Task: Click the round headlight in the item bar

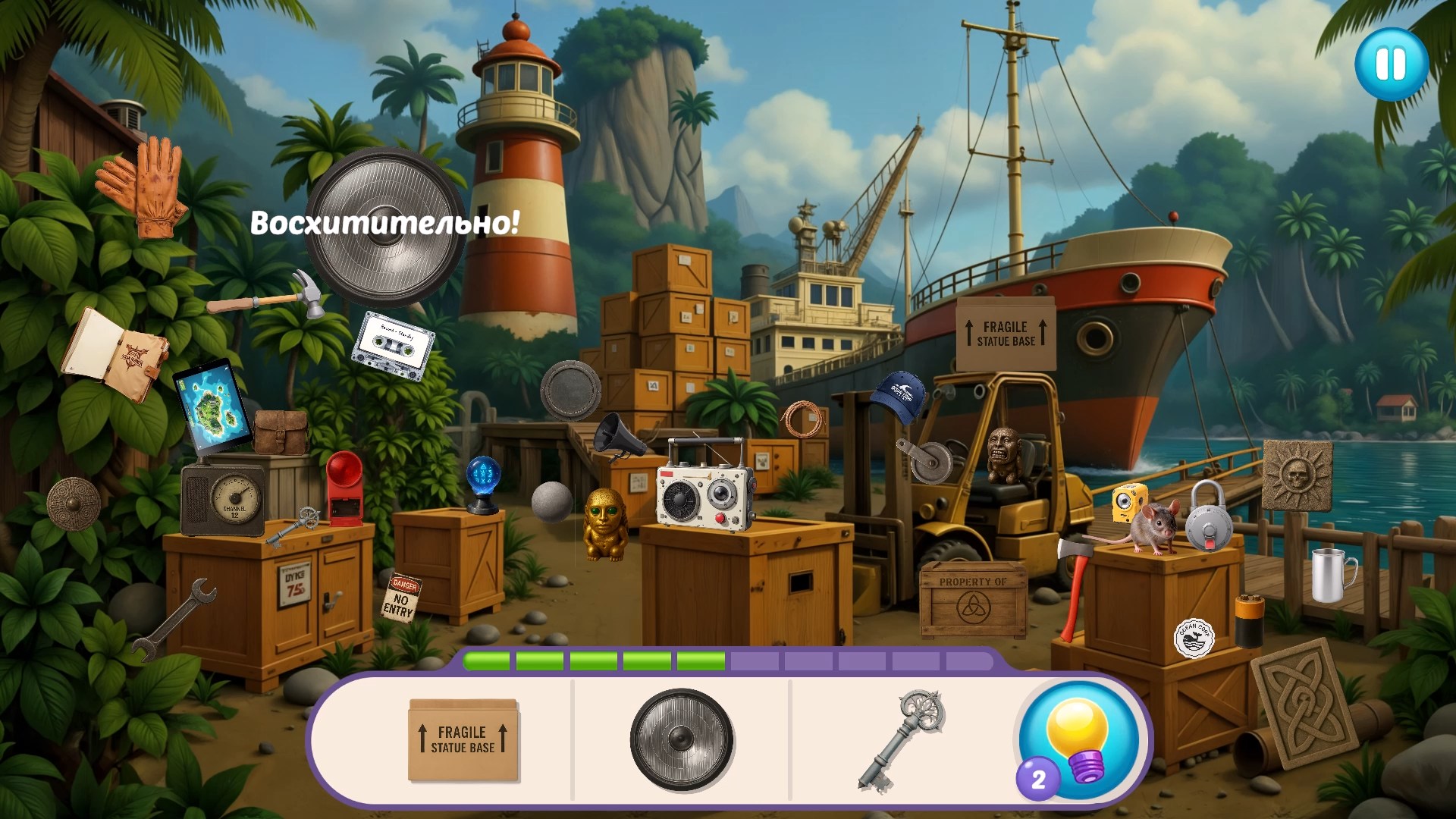Action: click(x=681, y=739)
